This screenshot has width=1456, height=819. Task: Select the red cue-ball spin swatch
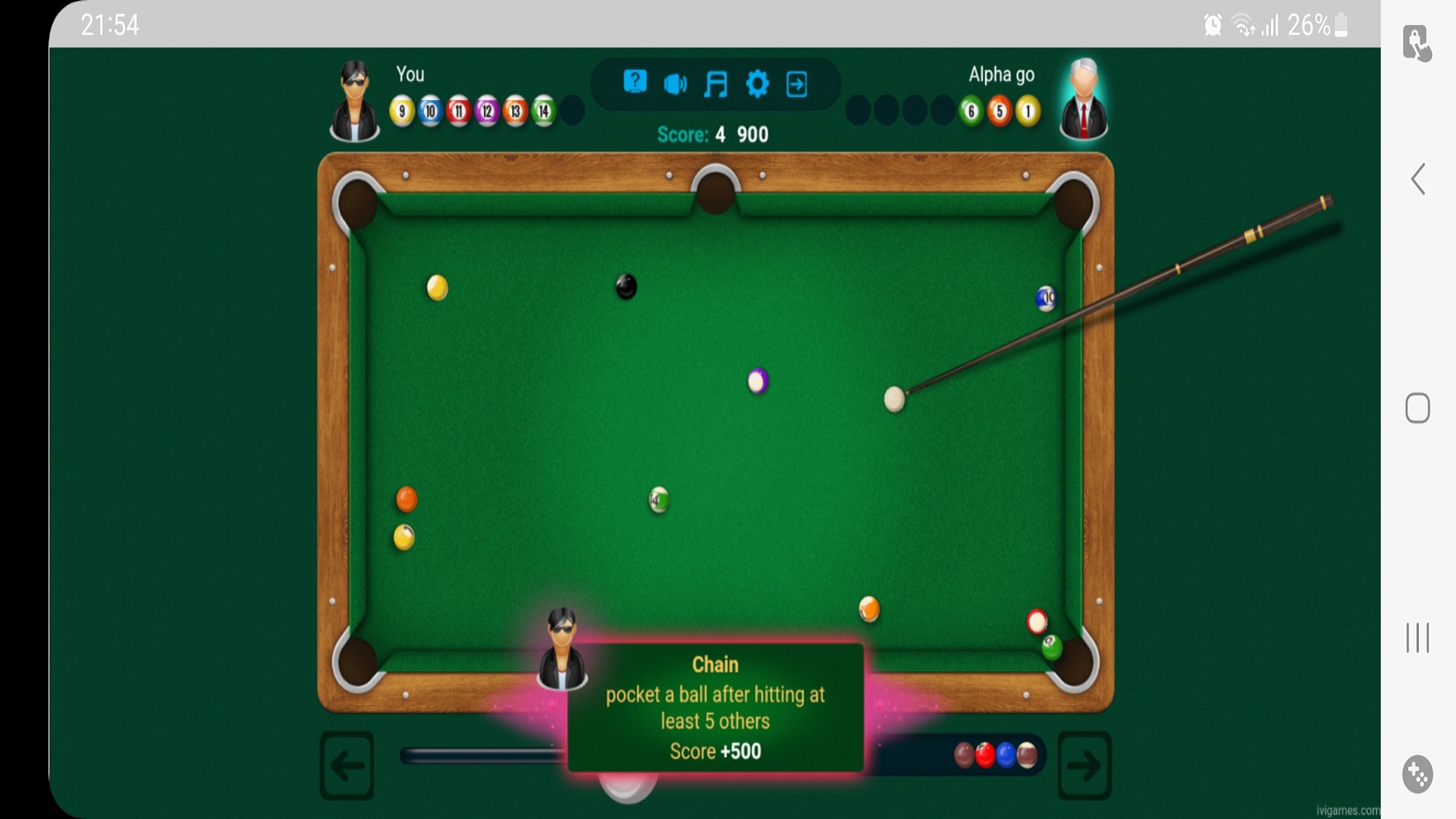[x=985, y=754]
